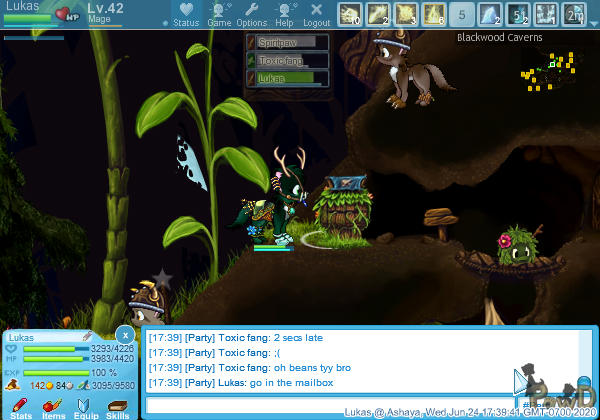This screenshot has height=420, width=600.
Task: Activate the hotbar skill showing 2m cooldown
Action: pos(574,14)
